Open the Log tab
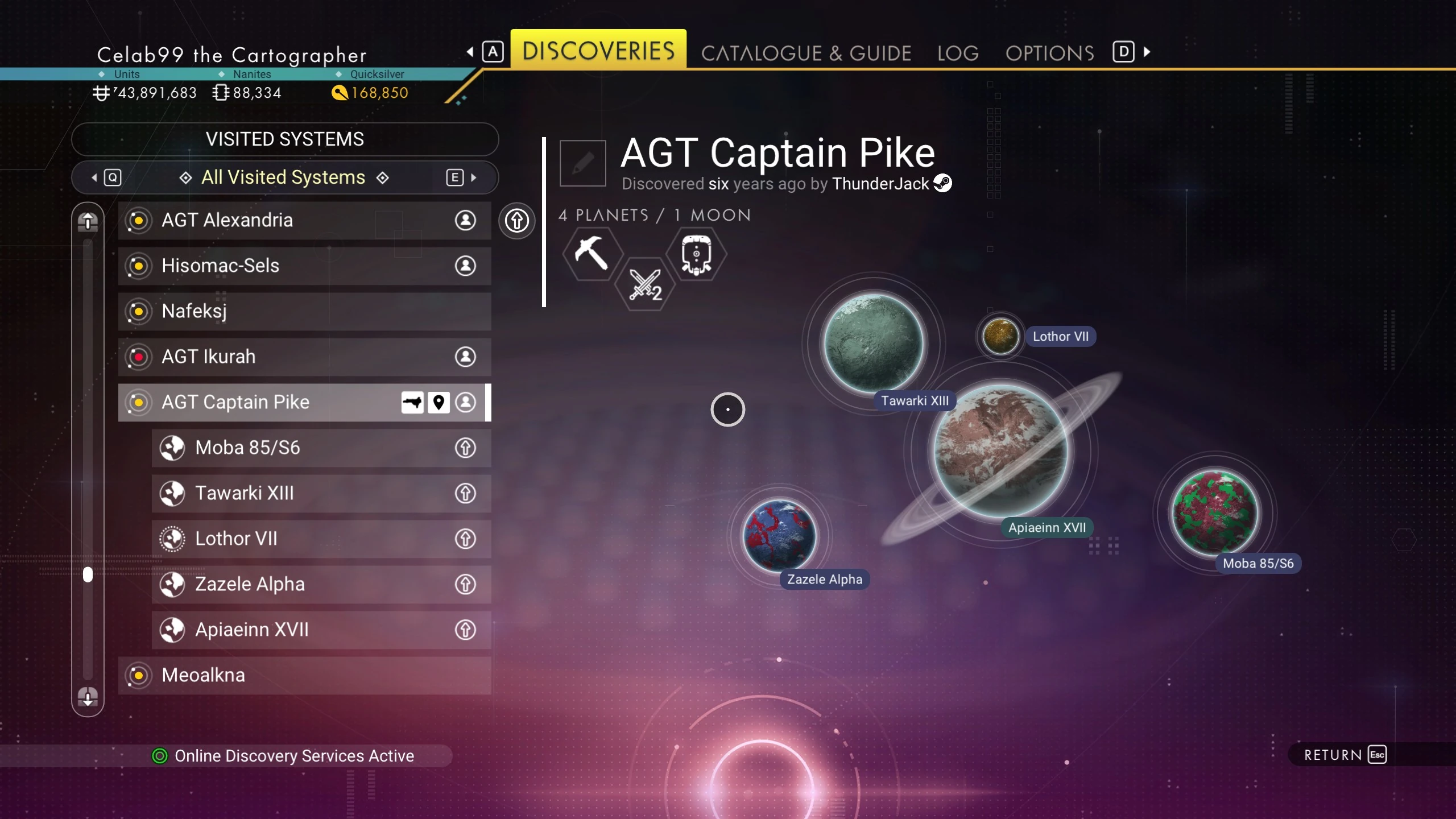Screen dimensions: 1456x819 (958, 53)
